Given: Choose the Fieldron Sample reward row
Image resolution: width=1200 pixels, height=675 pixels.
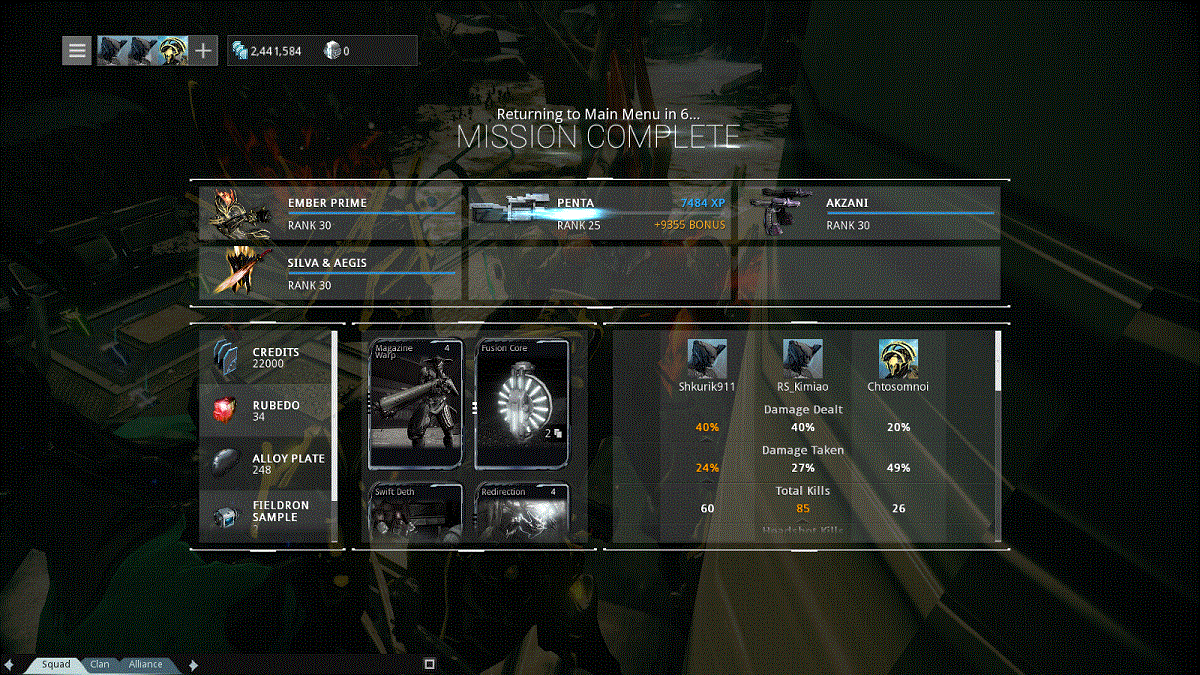Looking at the screenshot, I should point(266,514).
